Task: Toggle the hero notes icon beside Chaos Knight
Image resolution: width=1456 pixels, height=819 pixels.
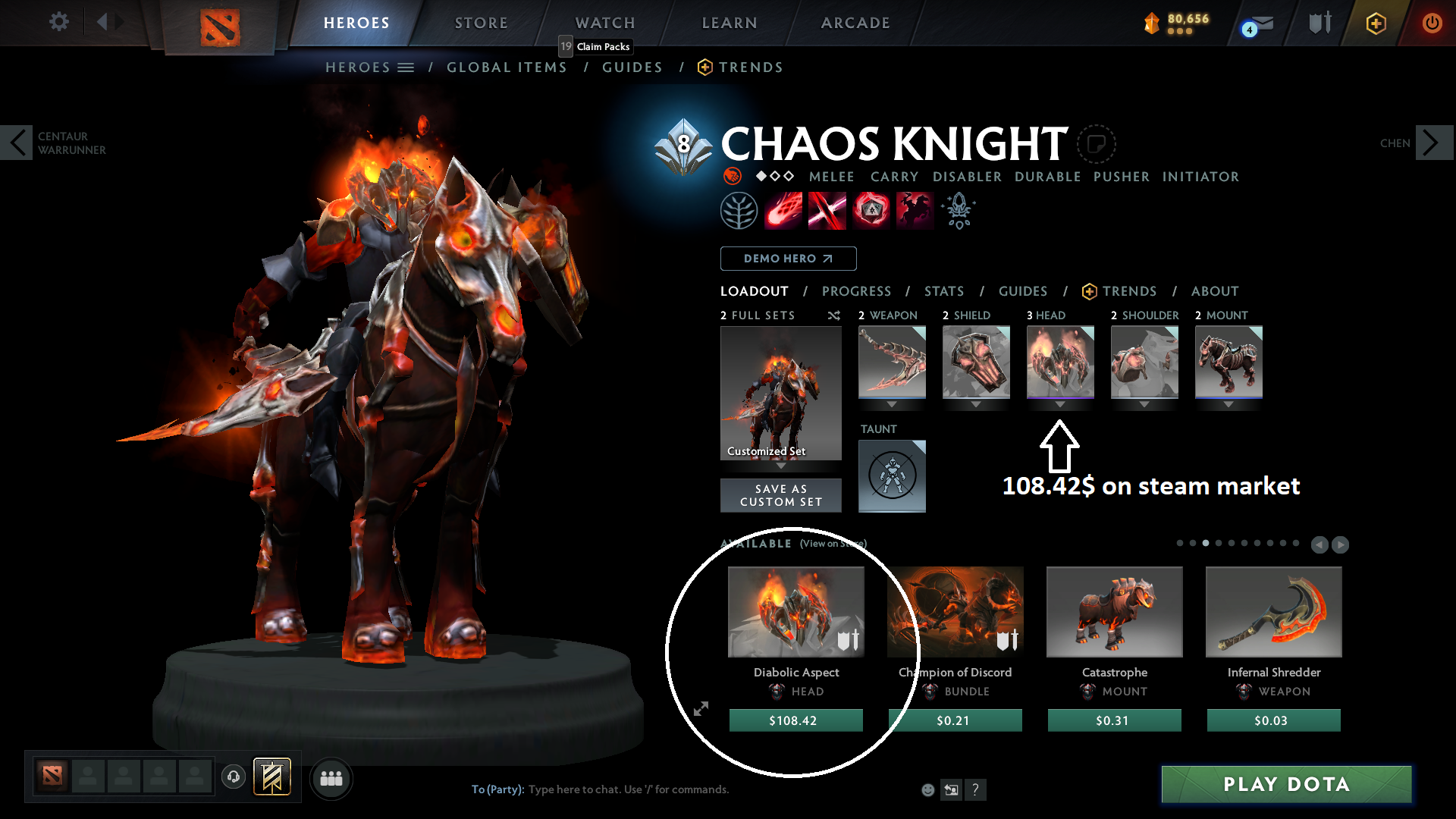Action: (x=1096, y=143)
